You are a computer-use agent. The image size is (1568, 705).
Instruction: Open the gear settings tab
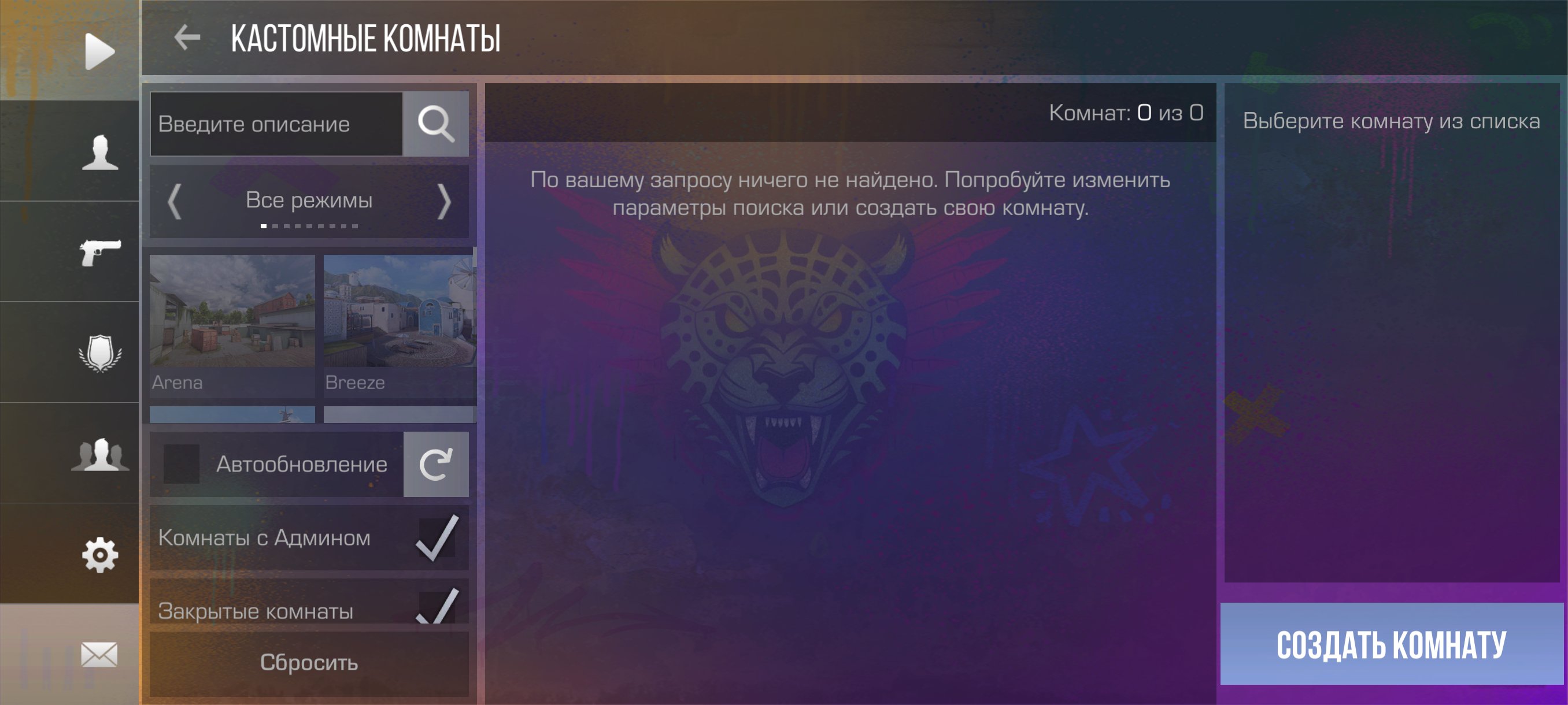point(100,554)
